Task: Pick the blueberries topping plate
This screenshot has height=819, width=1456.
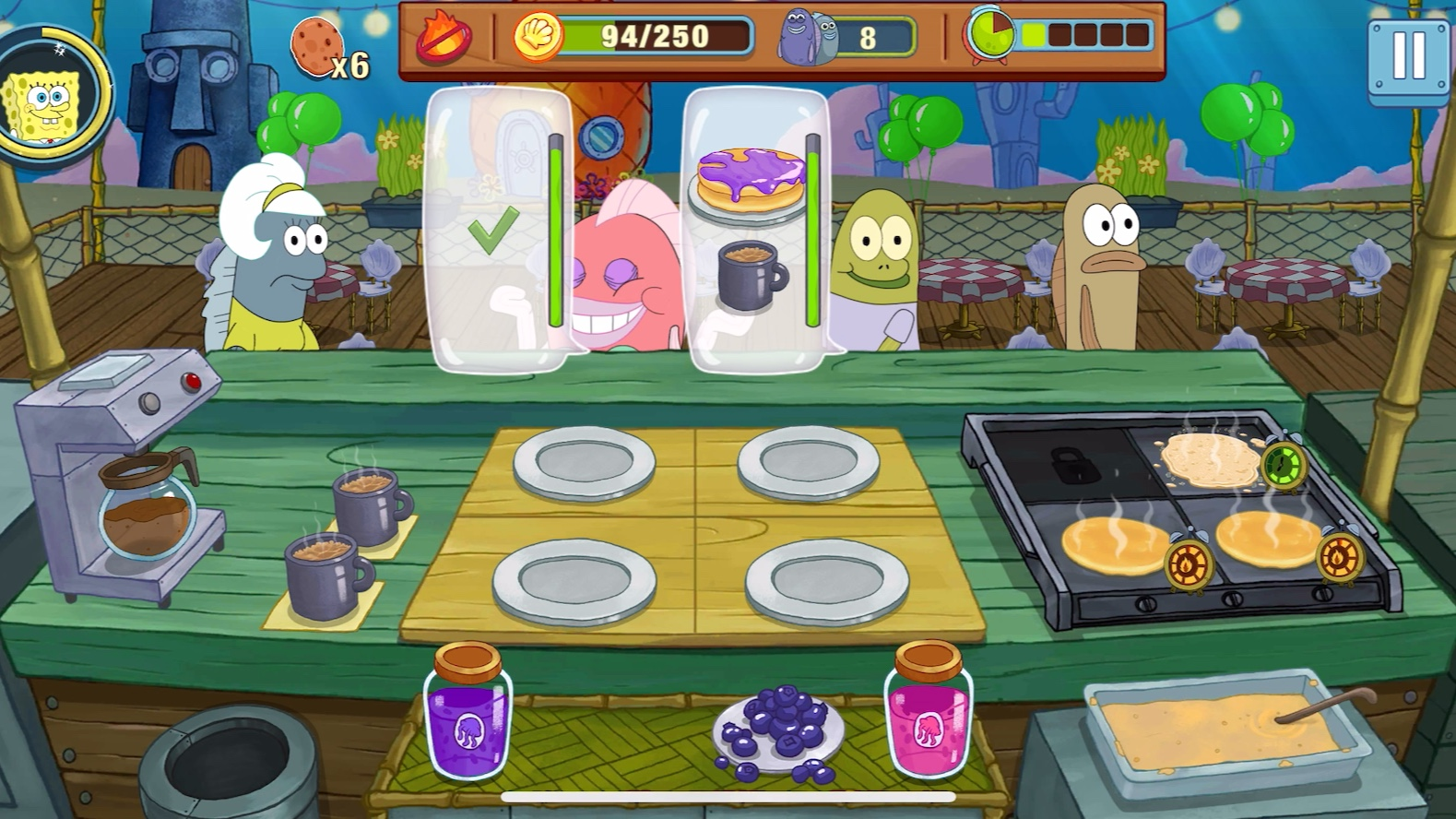Action: (x=779, y=728)
